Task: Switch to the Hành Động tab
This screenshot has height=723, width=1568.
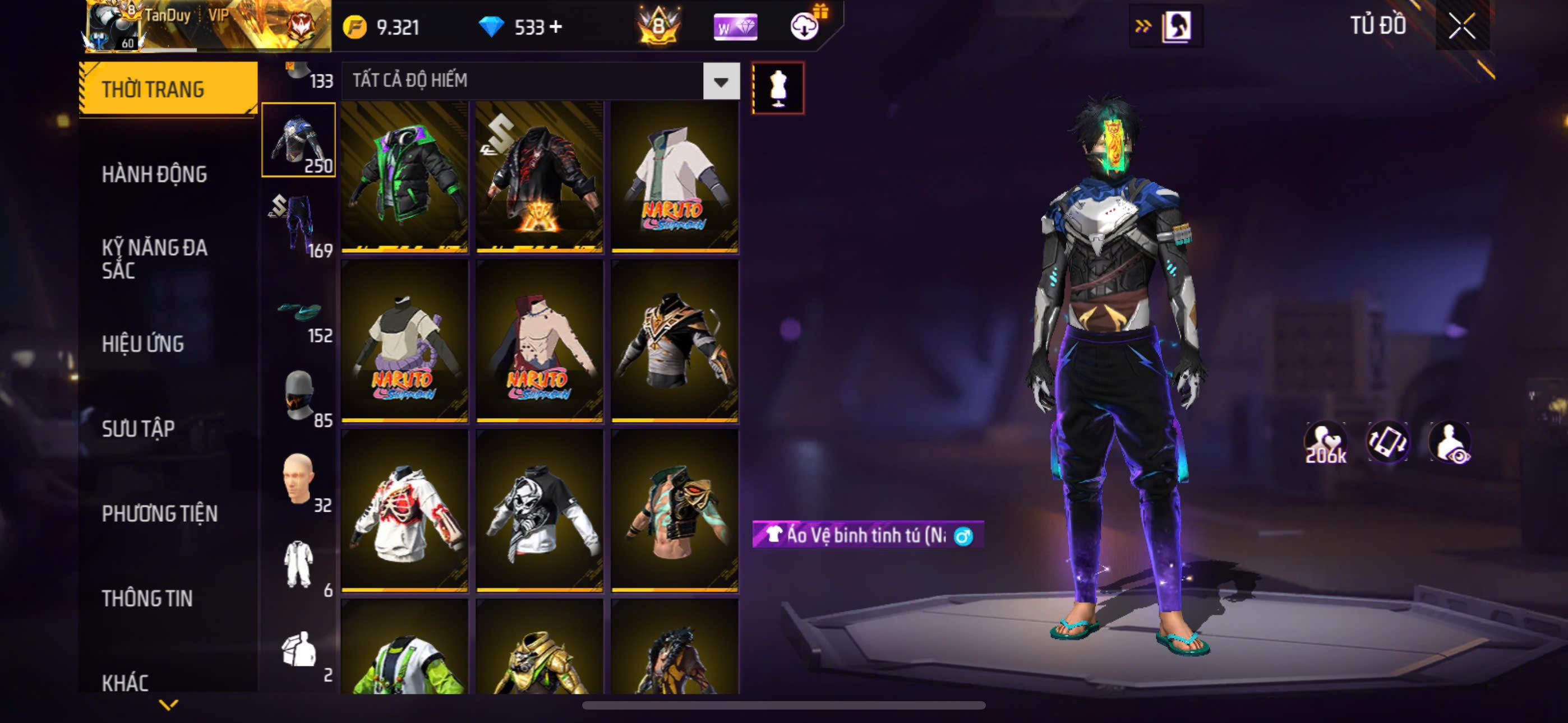Action: click(x=154, y=175)
